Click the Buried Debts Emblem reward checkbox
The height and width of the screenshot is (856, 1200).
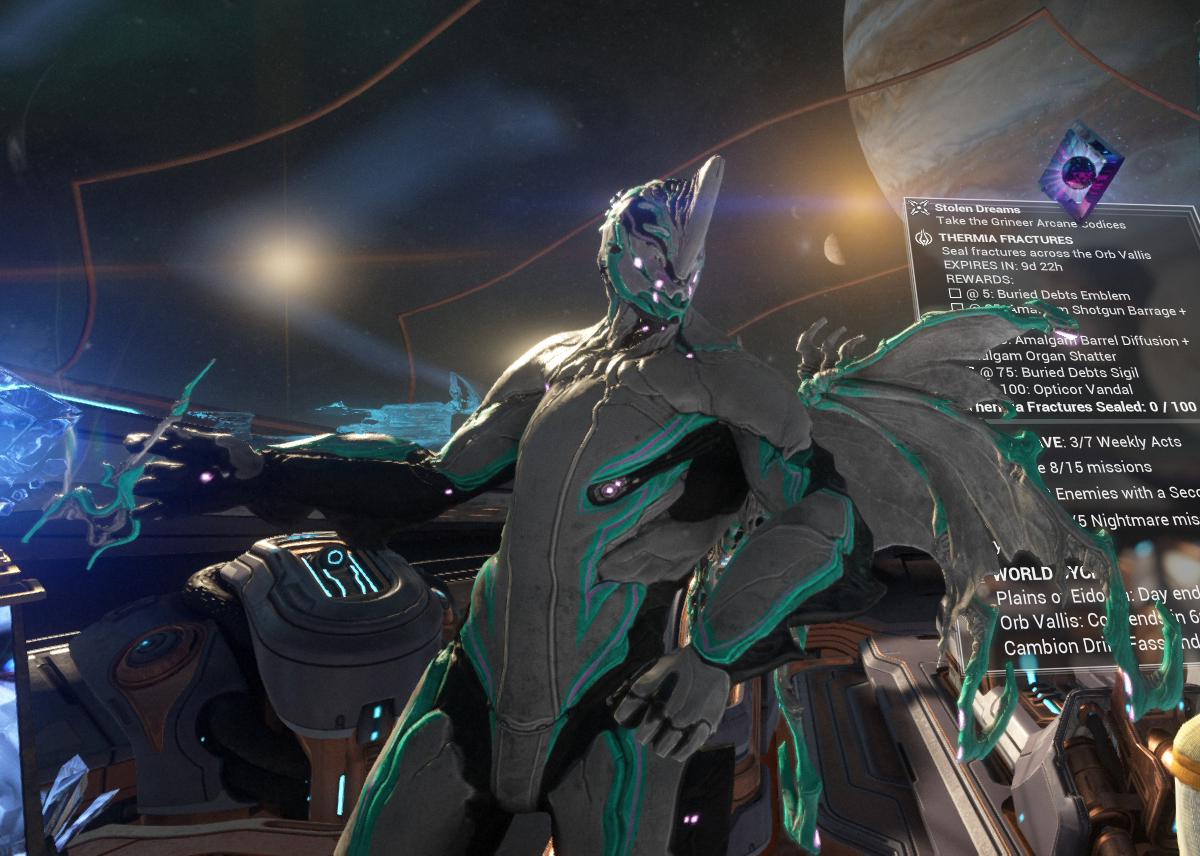click(x=956, y=296)
